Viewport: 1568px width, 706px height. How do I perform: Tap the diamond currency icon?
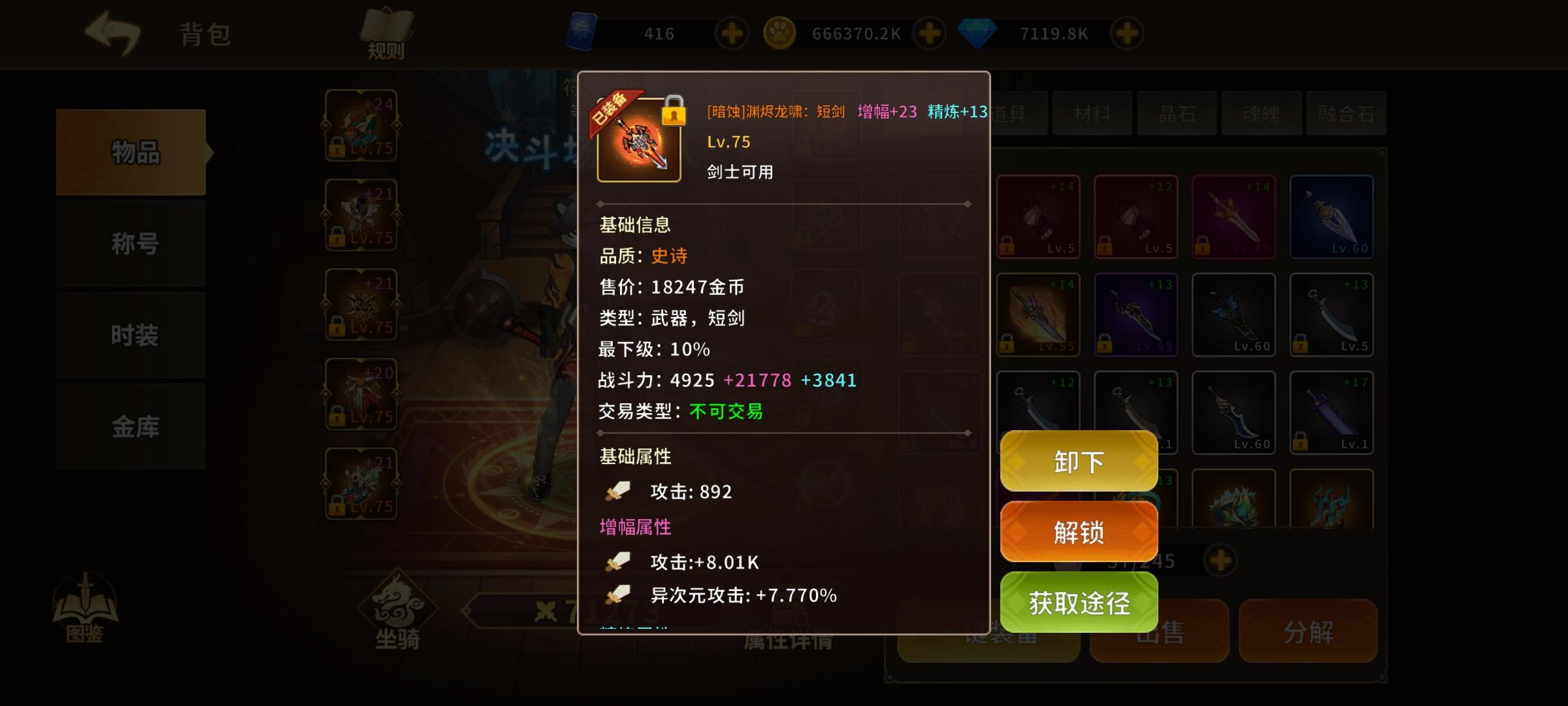977,31
